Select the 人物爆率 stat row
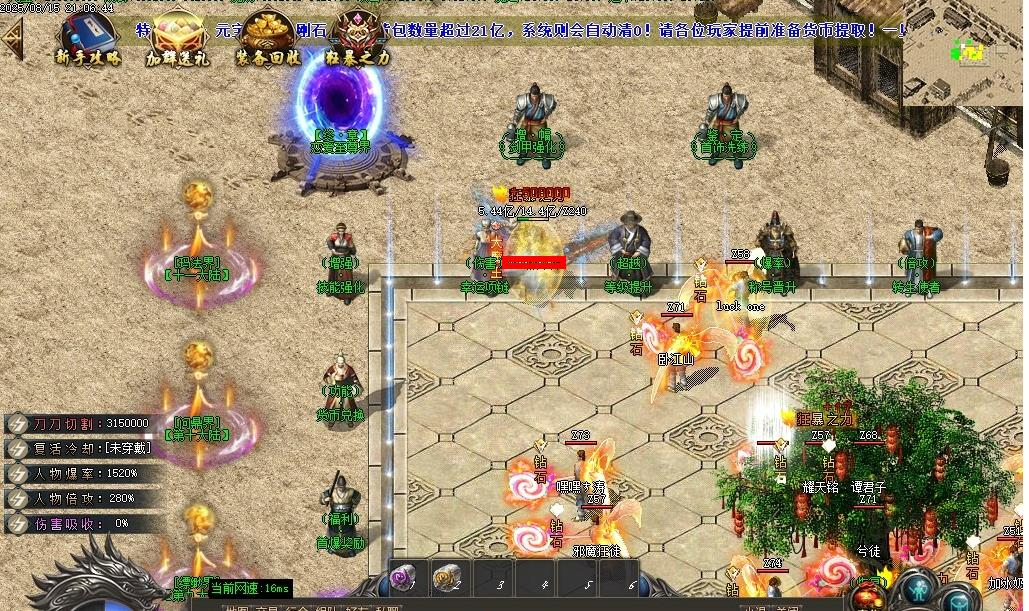This screenshot has height=611, width=1029. point(80,473)
